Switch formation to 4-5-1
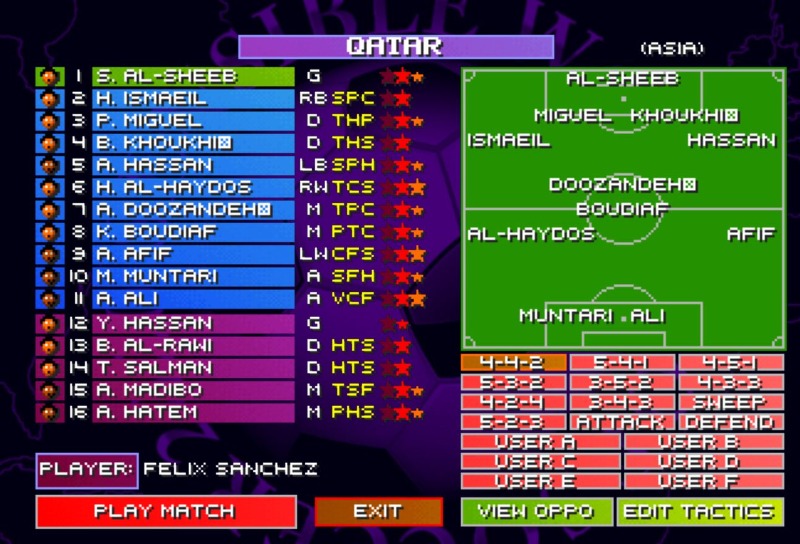Screen dimensions: 800x544 pyautogui.click(x=730, y=363)
